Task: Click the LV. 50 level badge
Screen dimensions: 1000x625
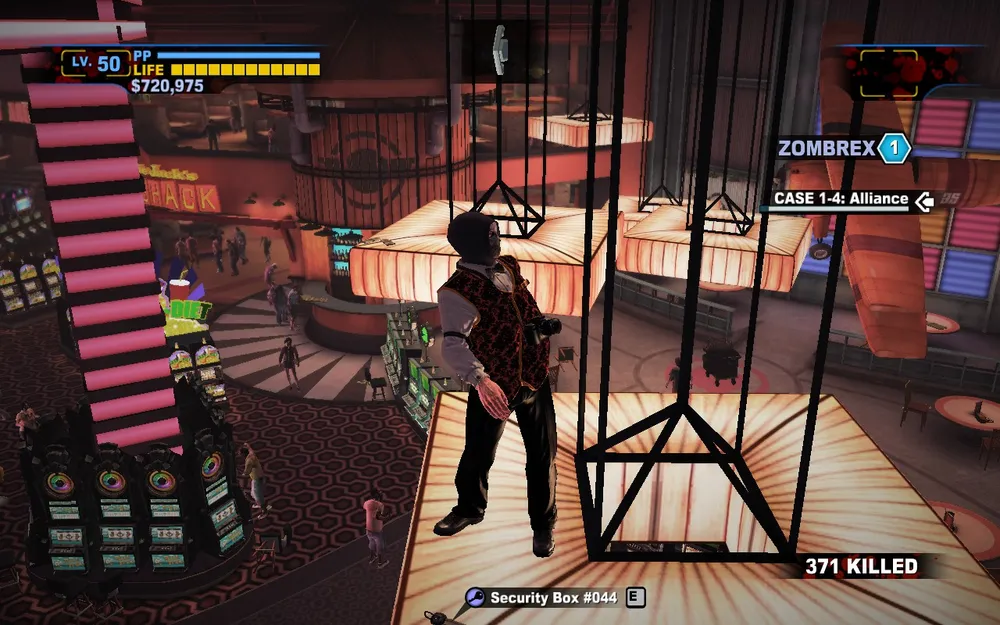Action: 96,64
